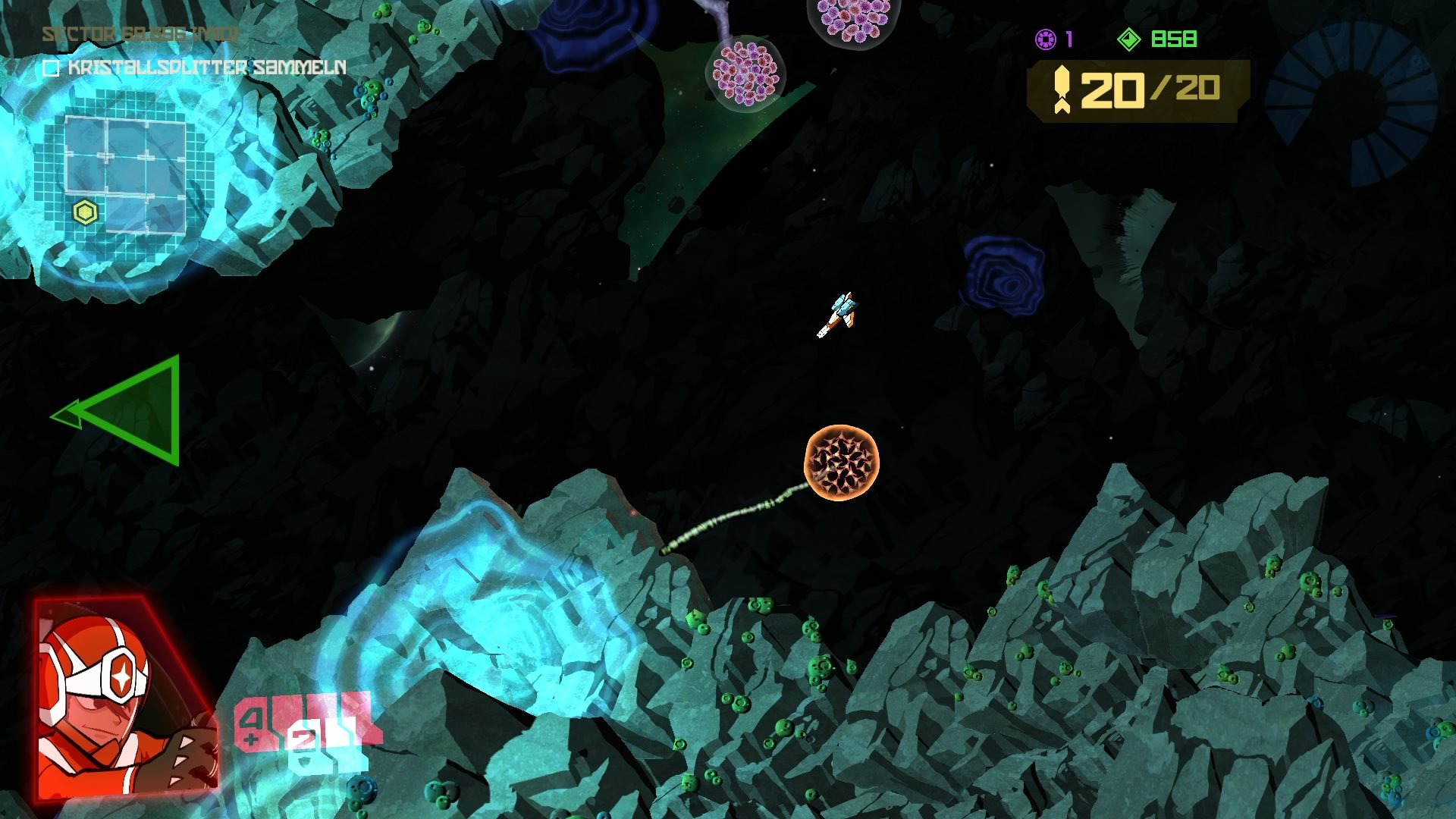Click the orange enemy orb tethered to the rocks
The height and width of the screenshot is (819, 1456).
coord(844,463)
